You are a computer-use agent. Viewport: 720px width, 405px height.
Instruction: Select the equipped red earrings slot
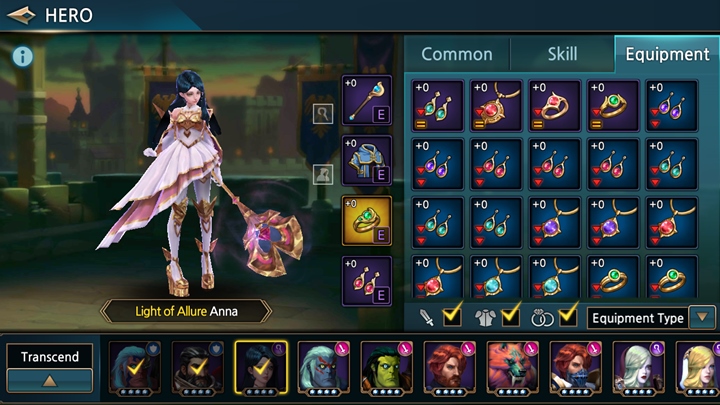(x=367, y=281)
